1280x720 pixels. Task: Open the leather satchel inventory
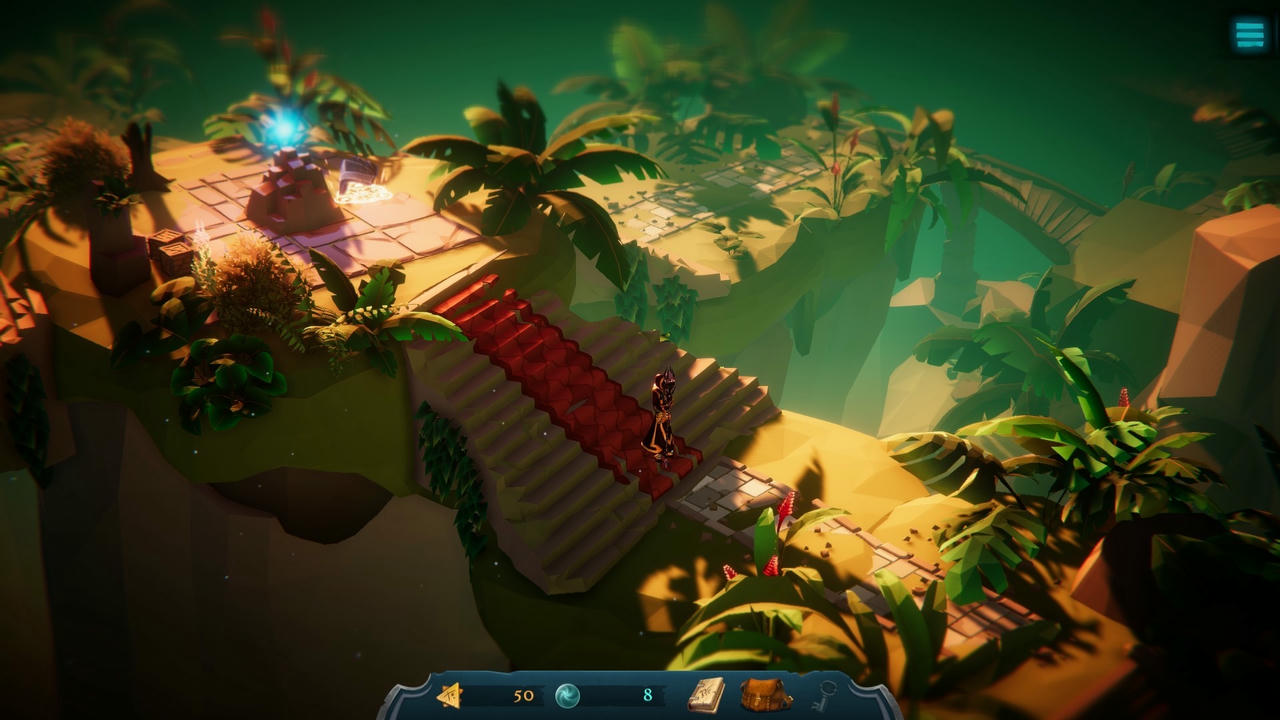point(765,694)
